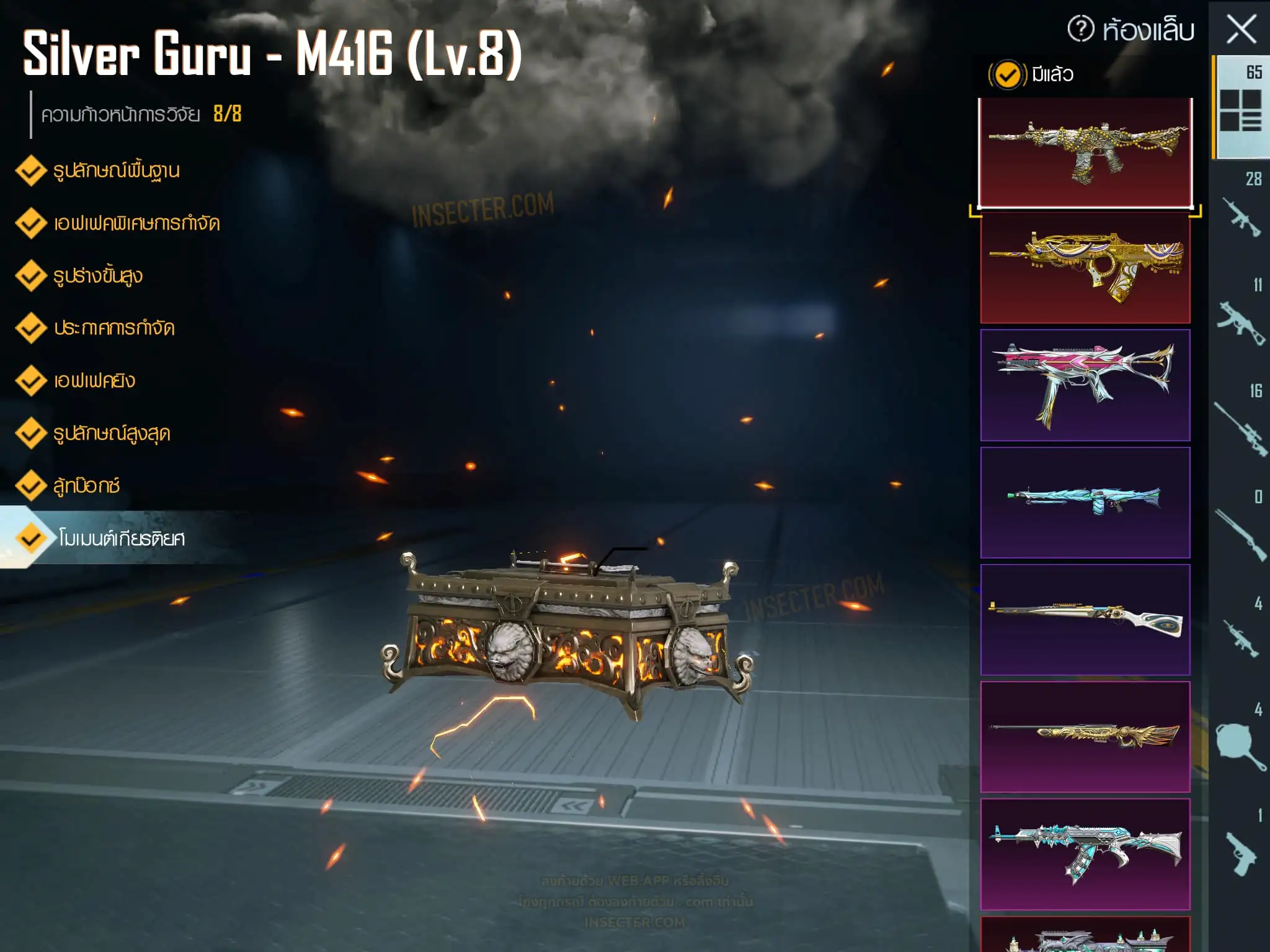The image size is (1270, 952).
Task: Select the รูปลักษณ์พื้นฐาน upgrade entry
Action: pyautogui.click(x=116, y=170)
